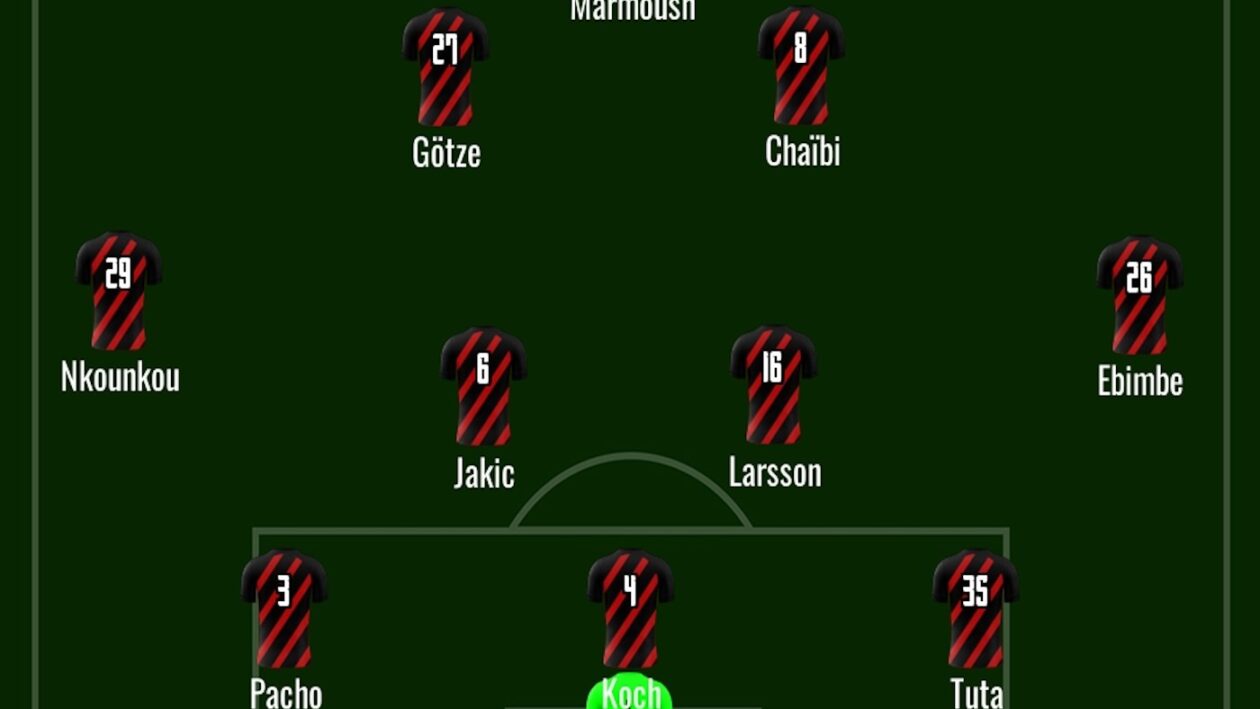Select Tuta's number 35 shirt
This screenshot has width=1260, height=709.
click(x=976, y=608)
